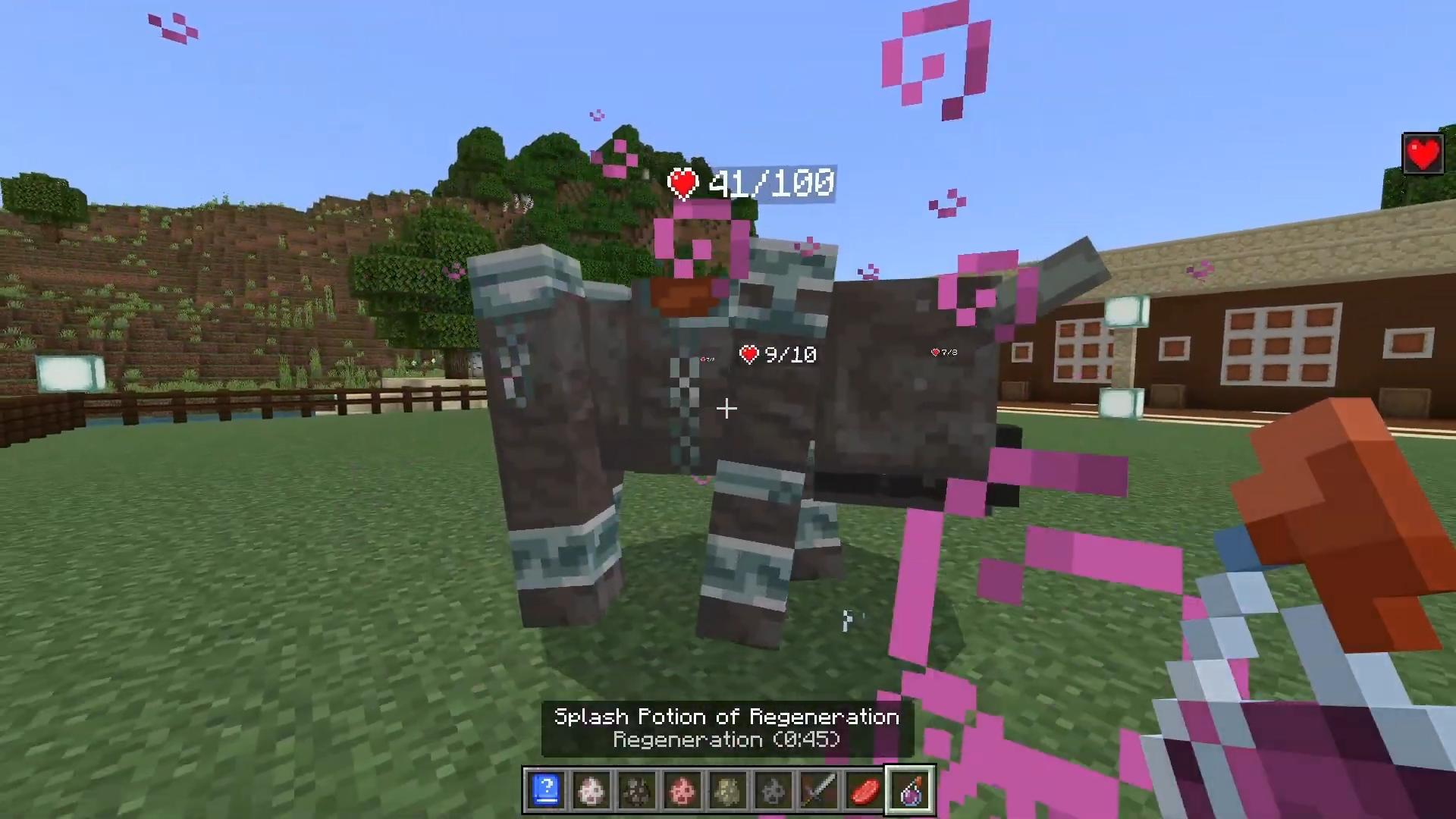Click the heart beside the 9/10 indicator
1456x819 pixels.
[749, 353]
